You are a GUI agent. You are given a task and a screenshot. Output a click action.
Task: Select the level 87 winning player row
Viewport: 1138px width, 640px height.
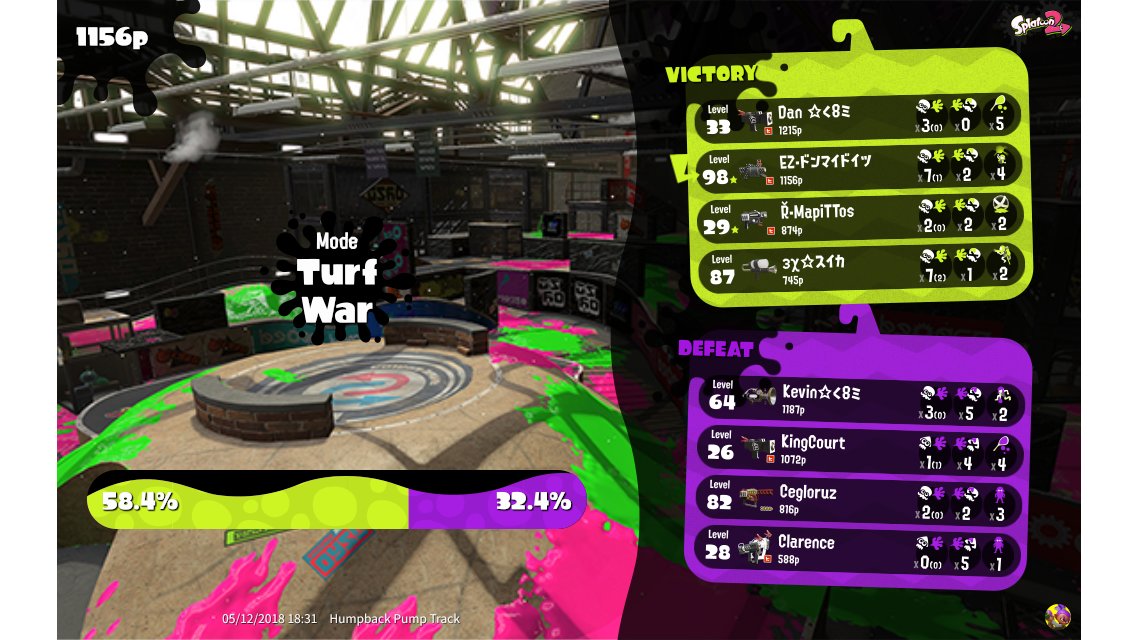point(860,269)
